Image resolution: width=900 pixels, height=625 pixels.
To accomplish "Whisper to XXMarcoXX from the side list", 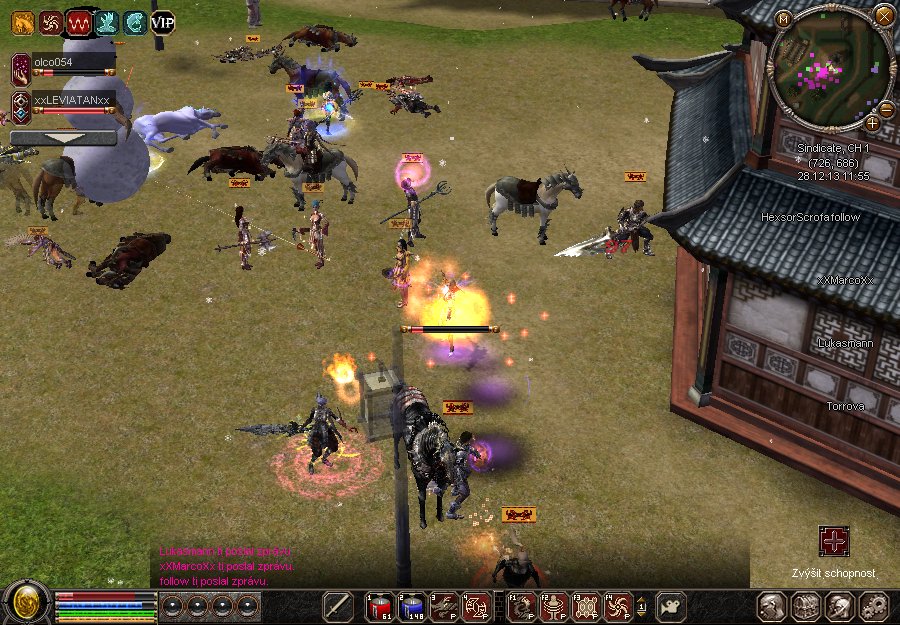I will (x=845, y=281).
